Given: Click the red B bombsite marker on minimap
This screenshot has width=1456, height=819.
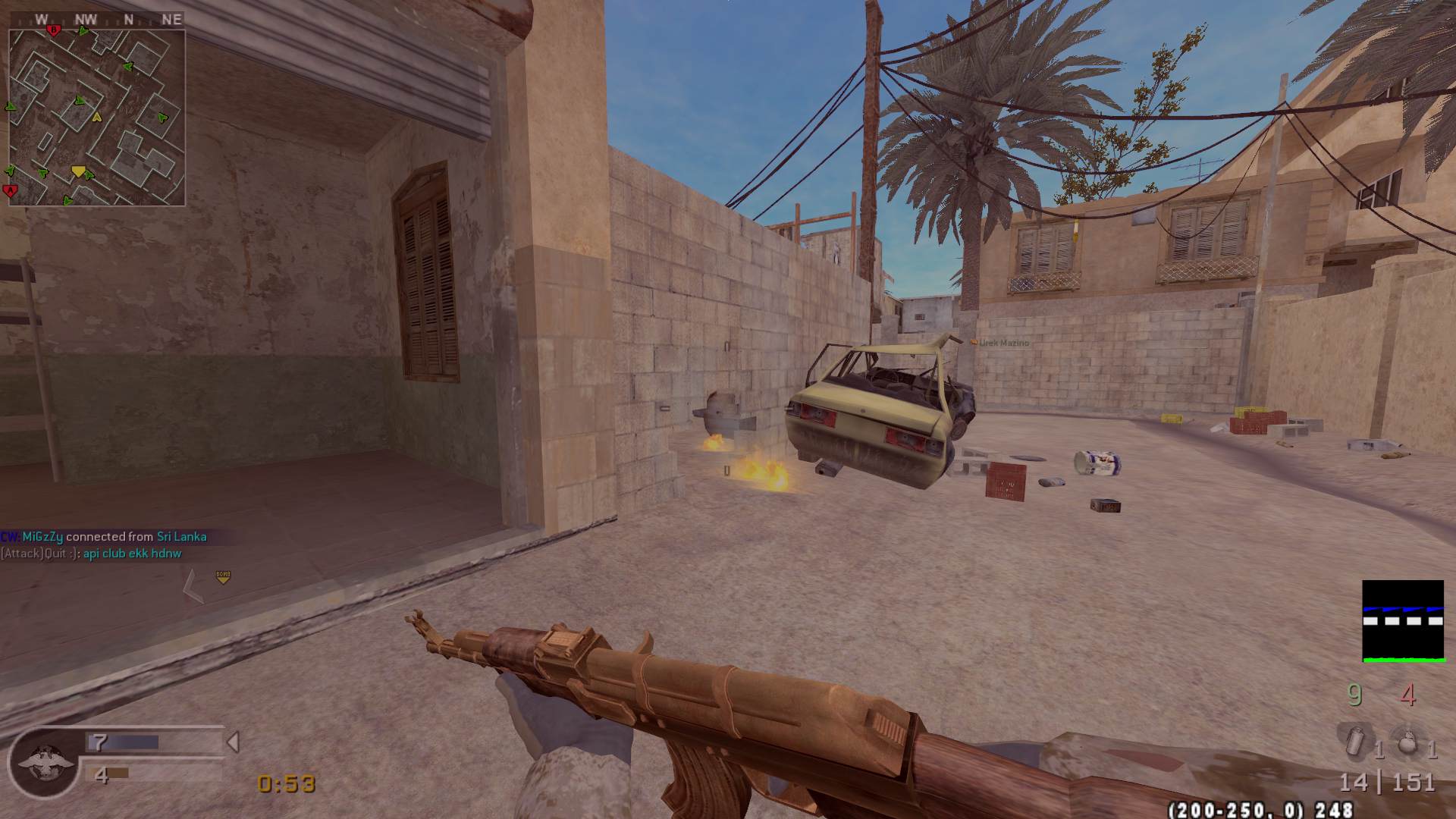Looking at the screenshot, I should [x=53, y=30].
